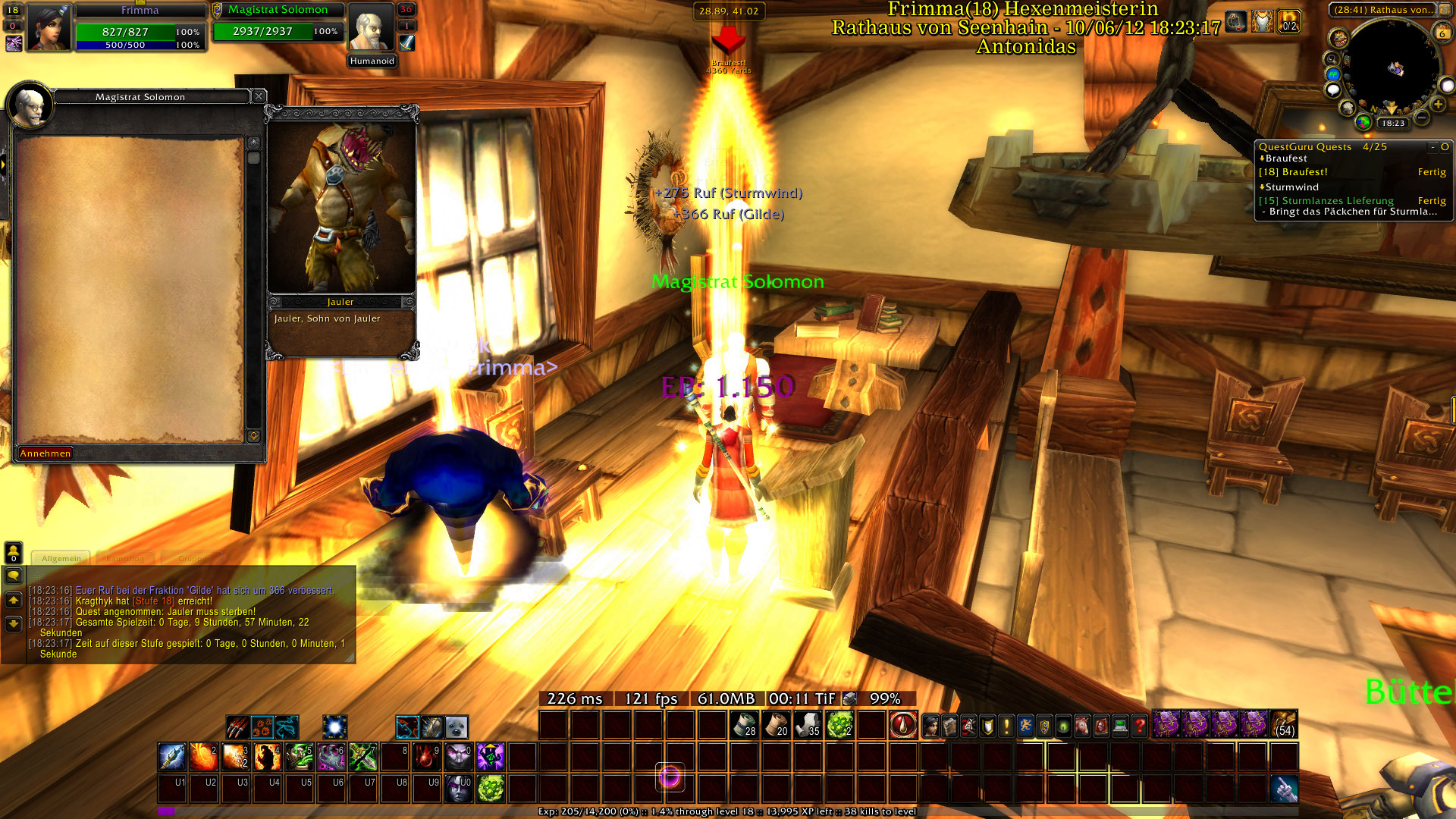Screen dimensions: 1456x819
Task: Open the character info micro button
Action: click(x=930, y=726)
